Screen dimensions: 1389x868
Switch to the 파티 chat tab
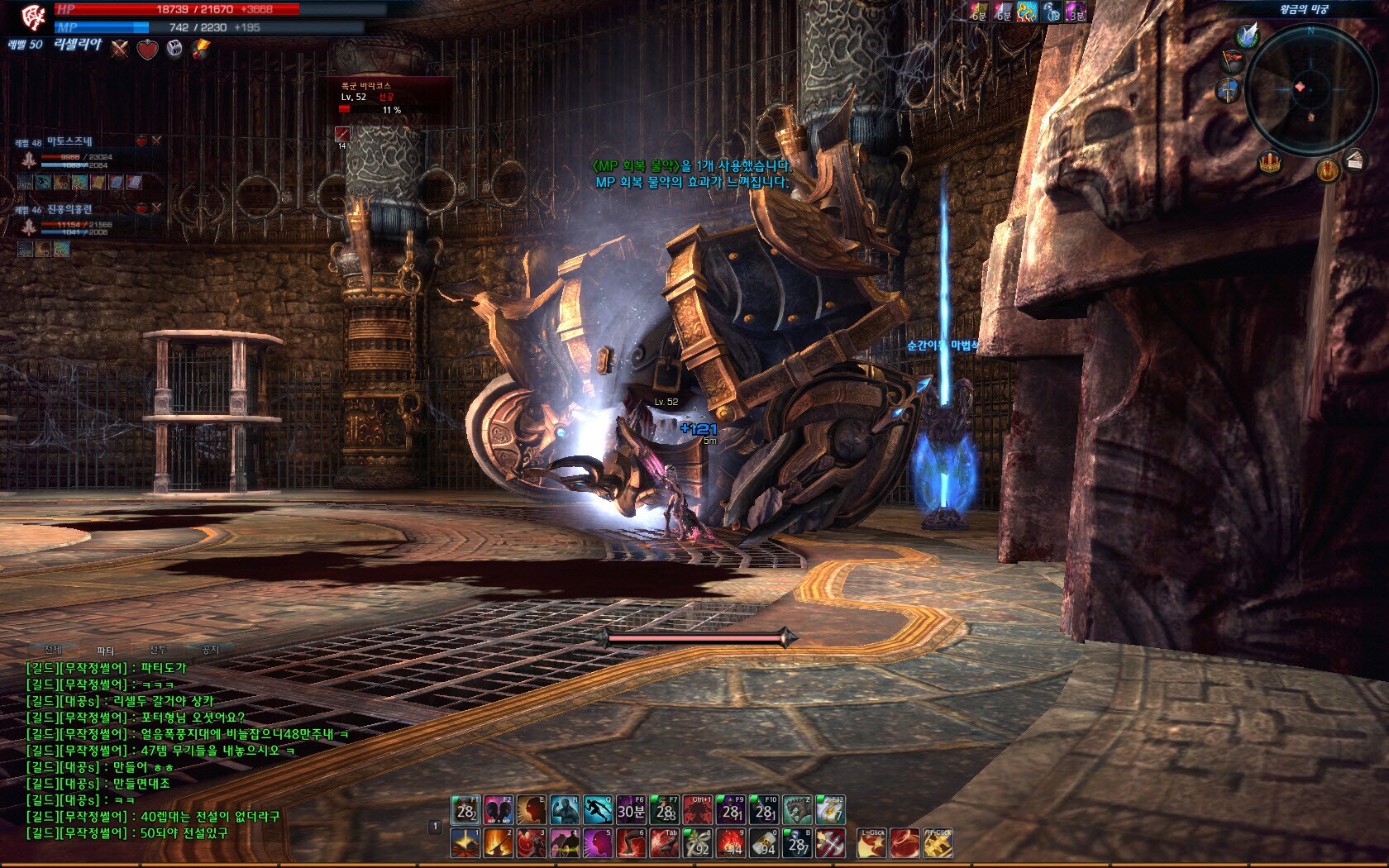(105, 651)
